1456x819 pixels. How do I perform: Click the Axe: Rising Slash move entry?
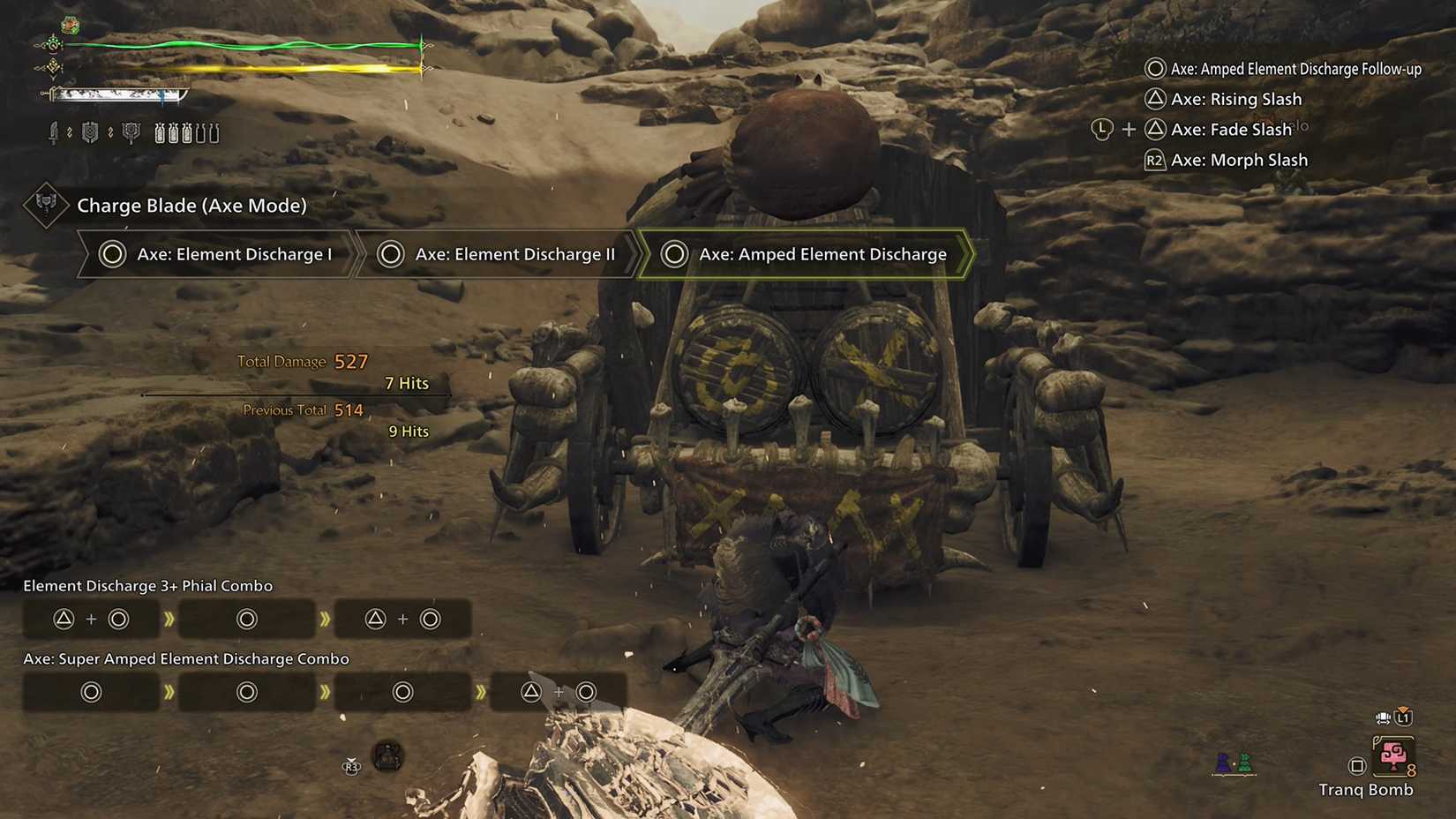pyautogui.click(x=1235, y=99)
